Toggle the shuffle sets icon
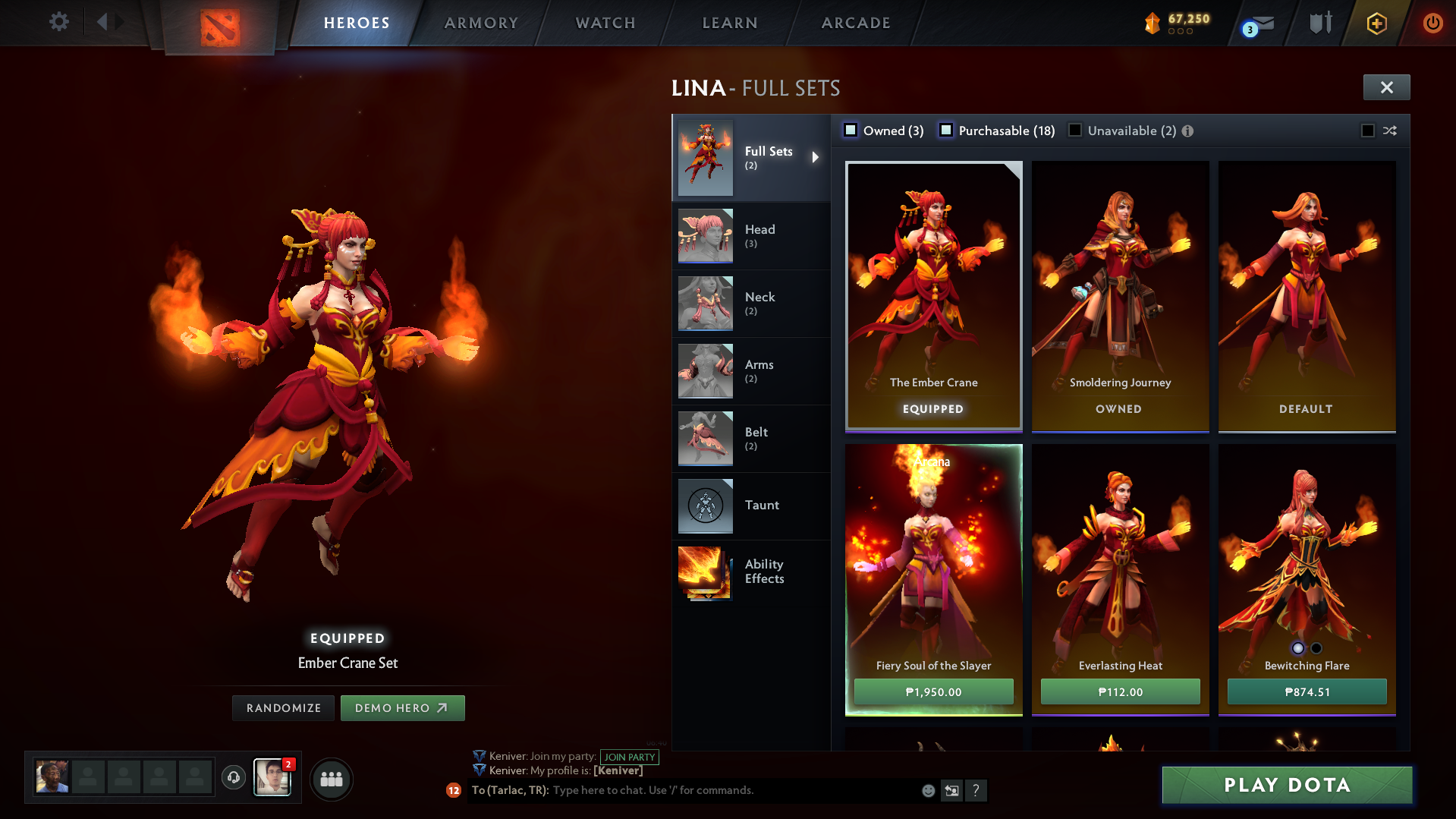Screen dimensions: 1456x819 pos(1389,130)
